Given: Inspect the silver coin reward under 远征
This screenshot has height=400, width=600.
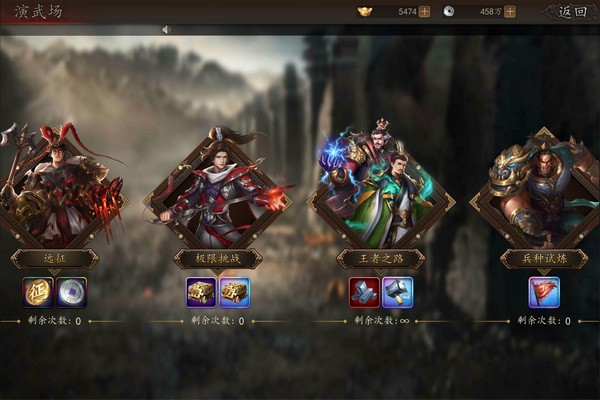Looking at the screenshot, I should coord(72,292).
